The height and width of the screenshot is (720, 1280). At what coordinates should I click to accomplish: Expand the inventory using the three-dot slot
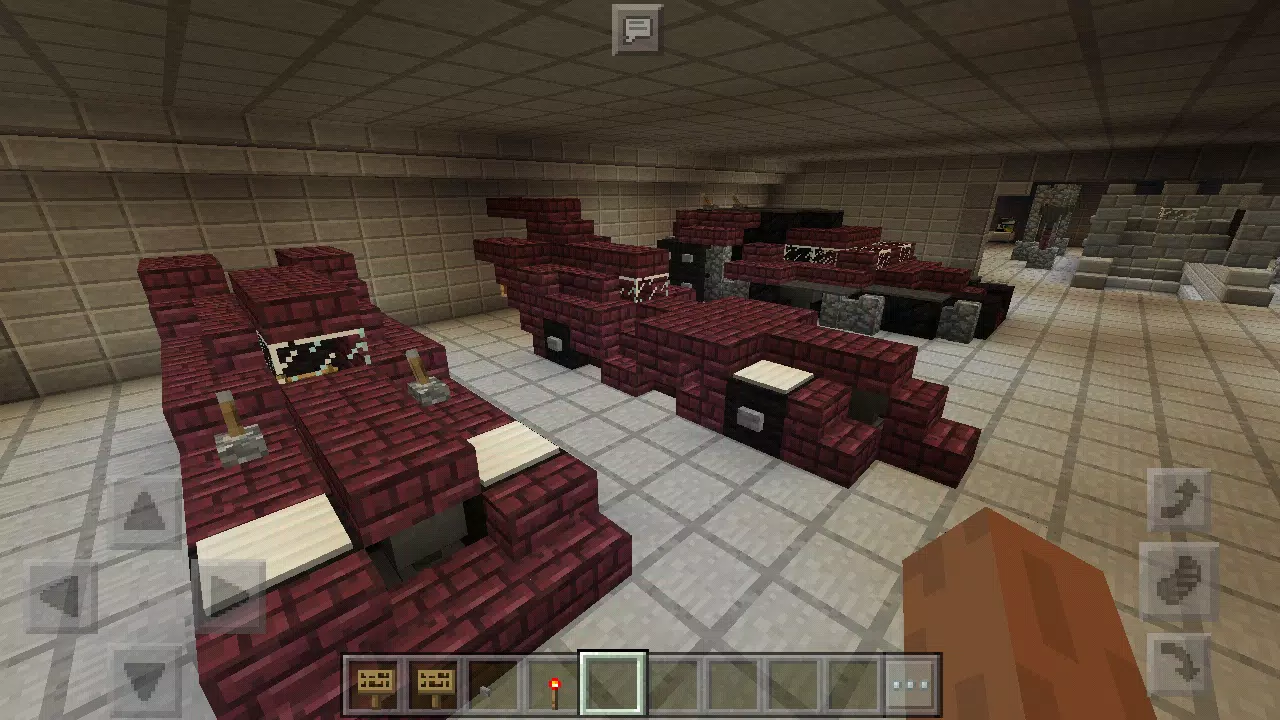tap(908, 683)
